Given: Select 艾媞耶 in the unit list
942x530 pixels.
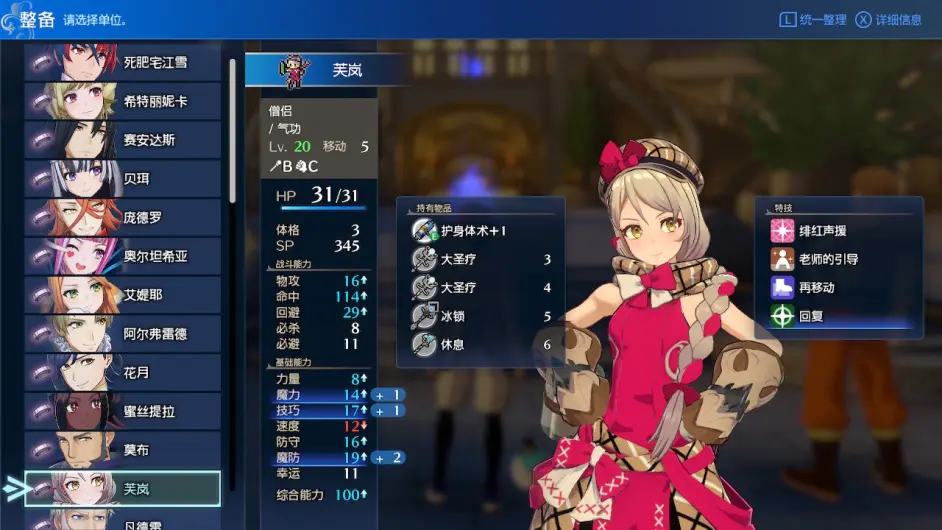Looking at the screenshot, I should [122, 295].
